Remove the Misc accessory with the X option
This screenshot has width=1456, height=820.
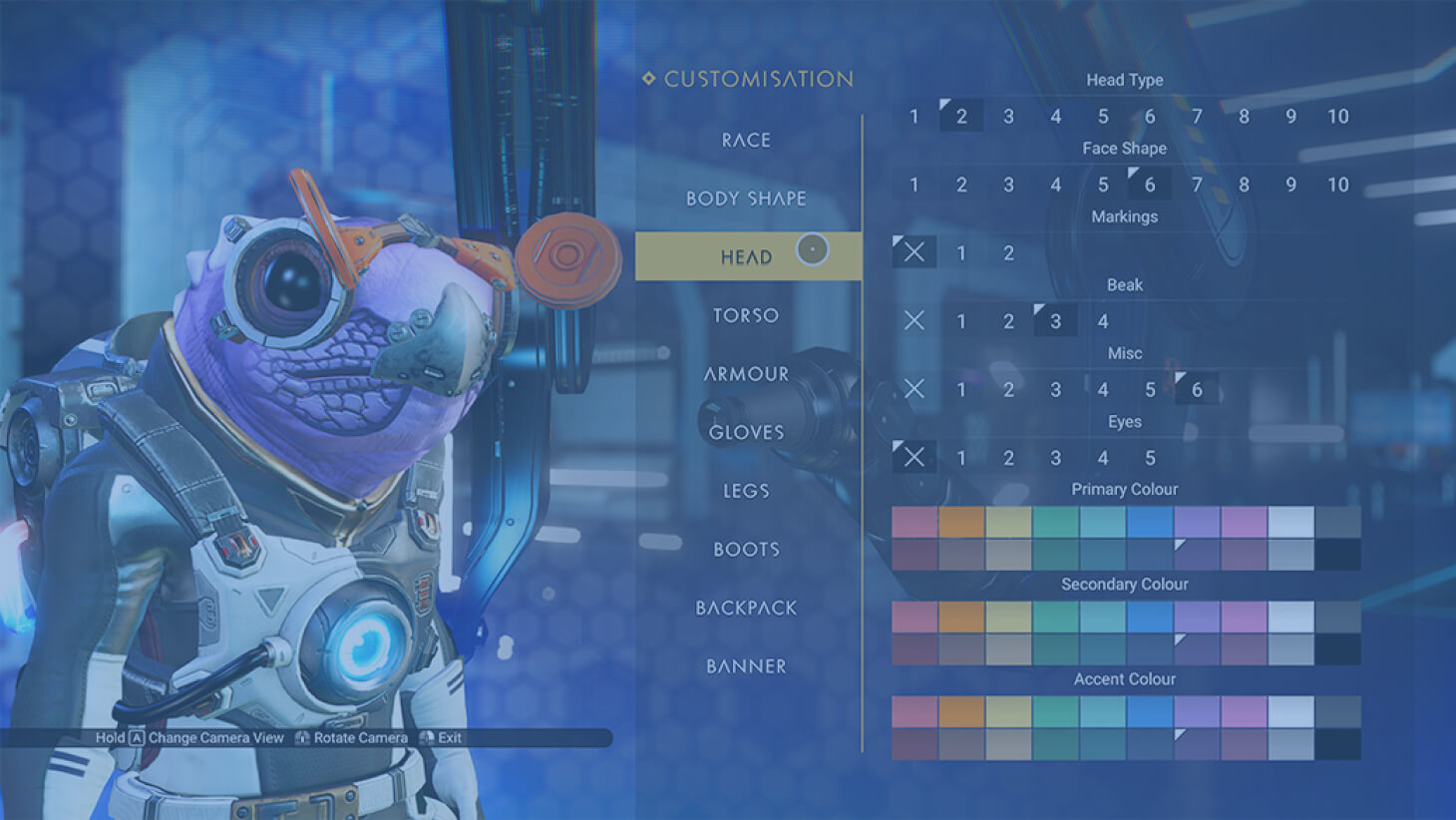tap(913, 389)
